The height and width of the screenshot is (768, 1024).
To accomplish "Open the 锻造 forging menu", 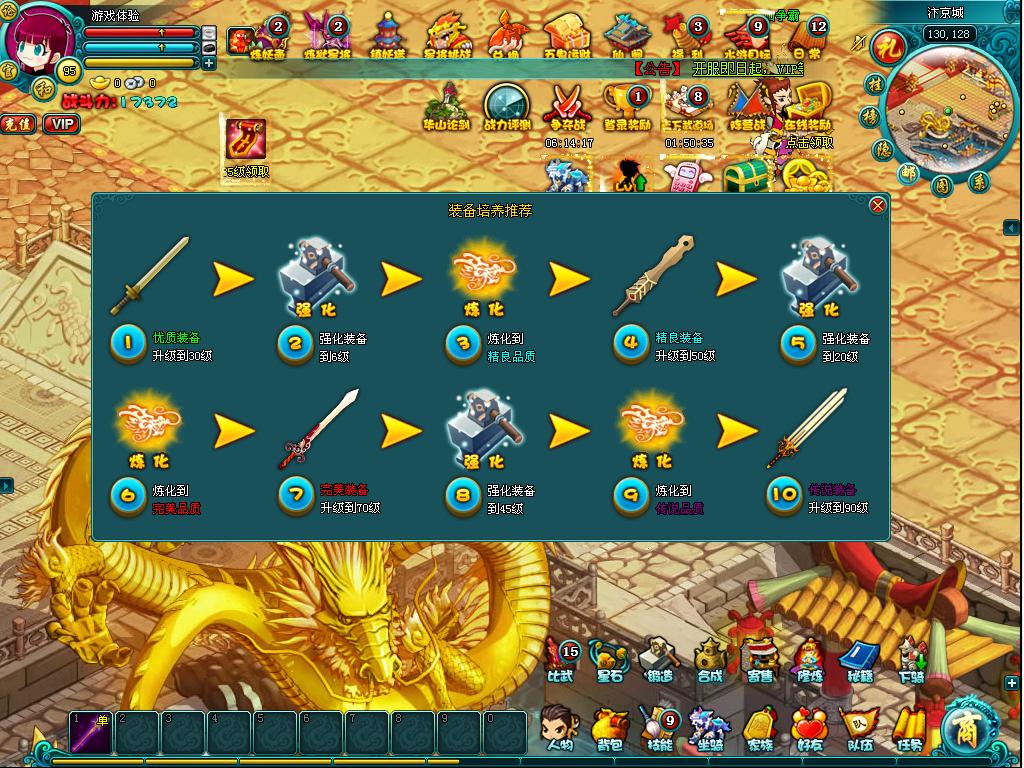I will pyautogui.click(x=659, y=660).
